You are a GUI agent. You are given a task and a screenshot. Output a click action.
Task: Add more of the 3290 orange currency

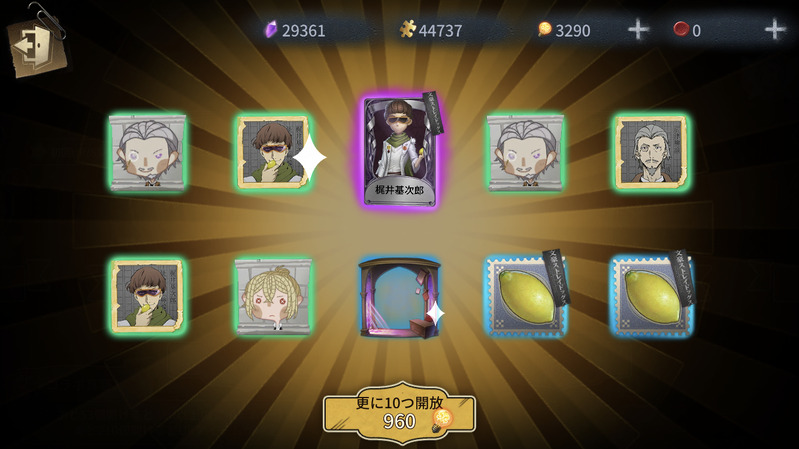[x=638, y=30]
